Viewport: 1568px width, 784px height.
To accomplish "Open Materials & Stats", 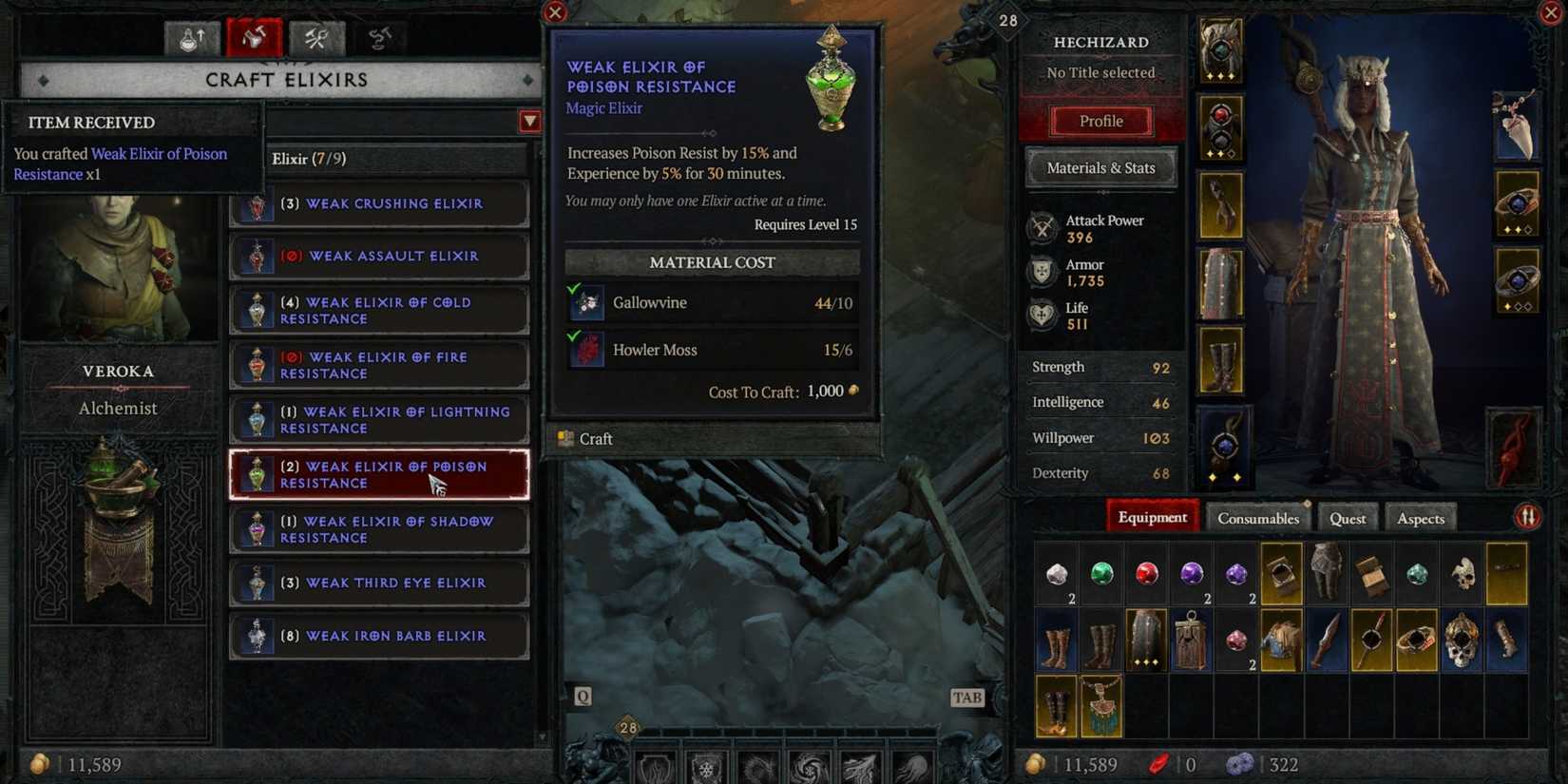I will tap(1100, 167).
